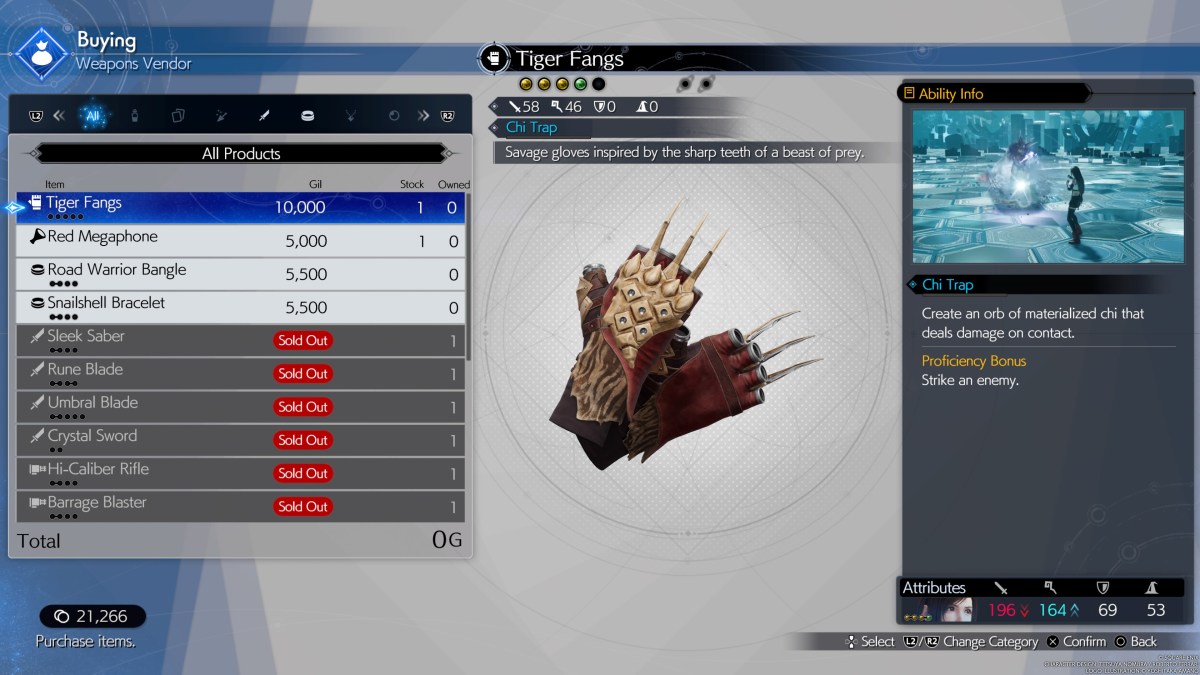Click the Rune Blade list entry
Viewport: 1200px width, 675px height.
pyautogui.click(x=240, y=373)
